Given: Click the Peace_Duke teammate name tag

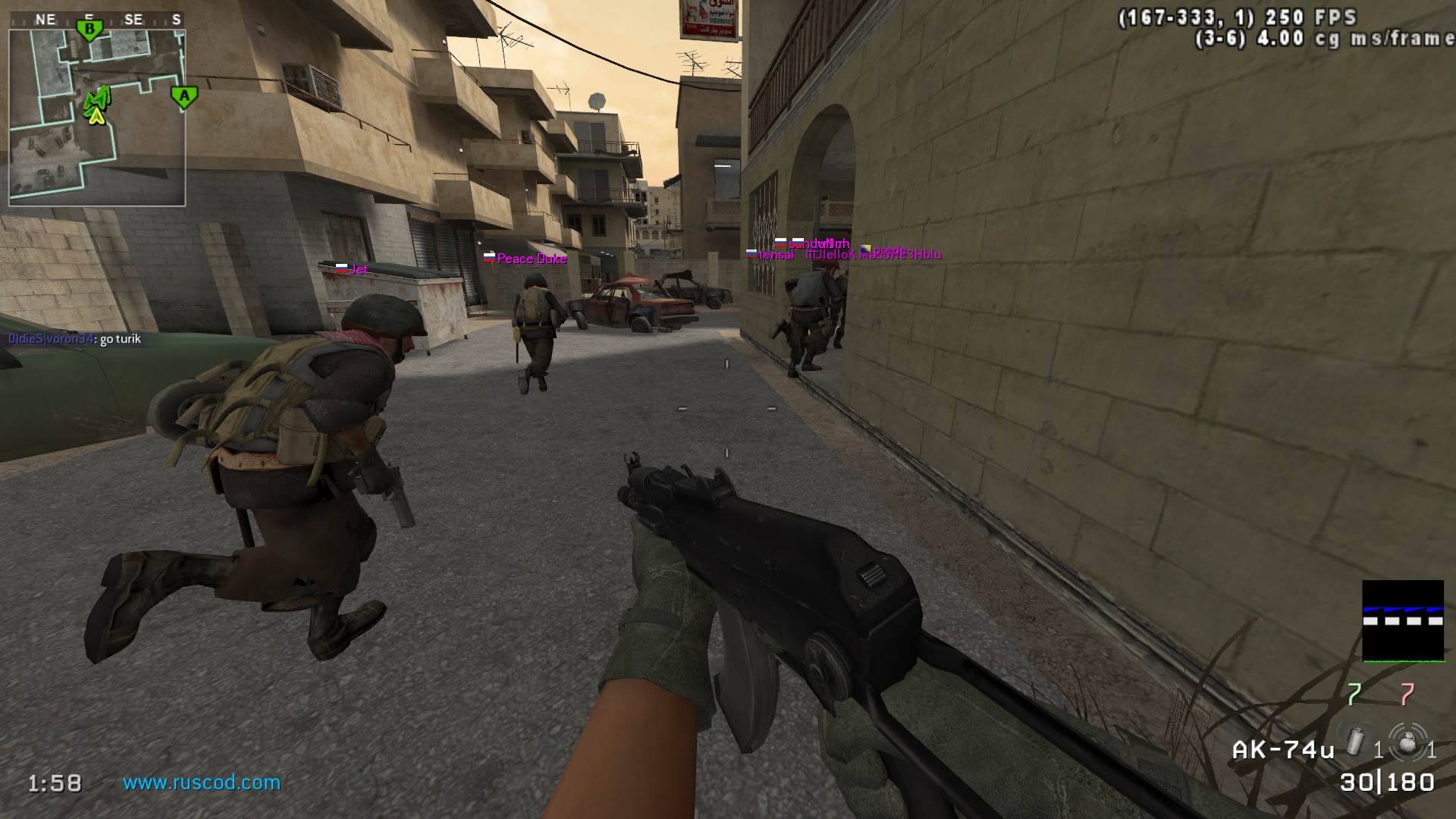Looking at the screenshot, I should pos(531,259).
